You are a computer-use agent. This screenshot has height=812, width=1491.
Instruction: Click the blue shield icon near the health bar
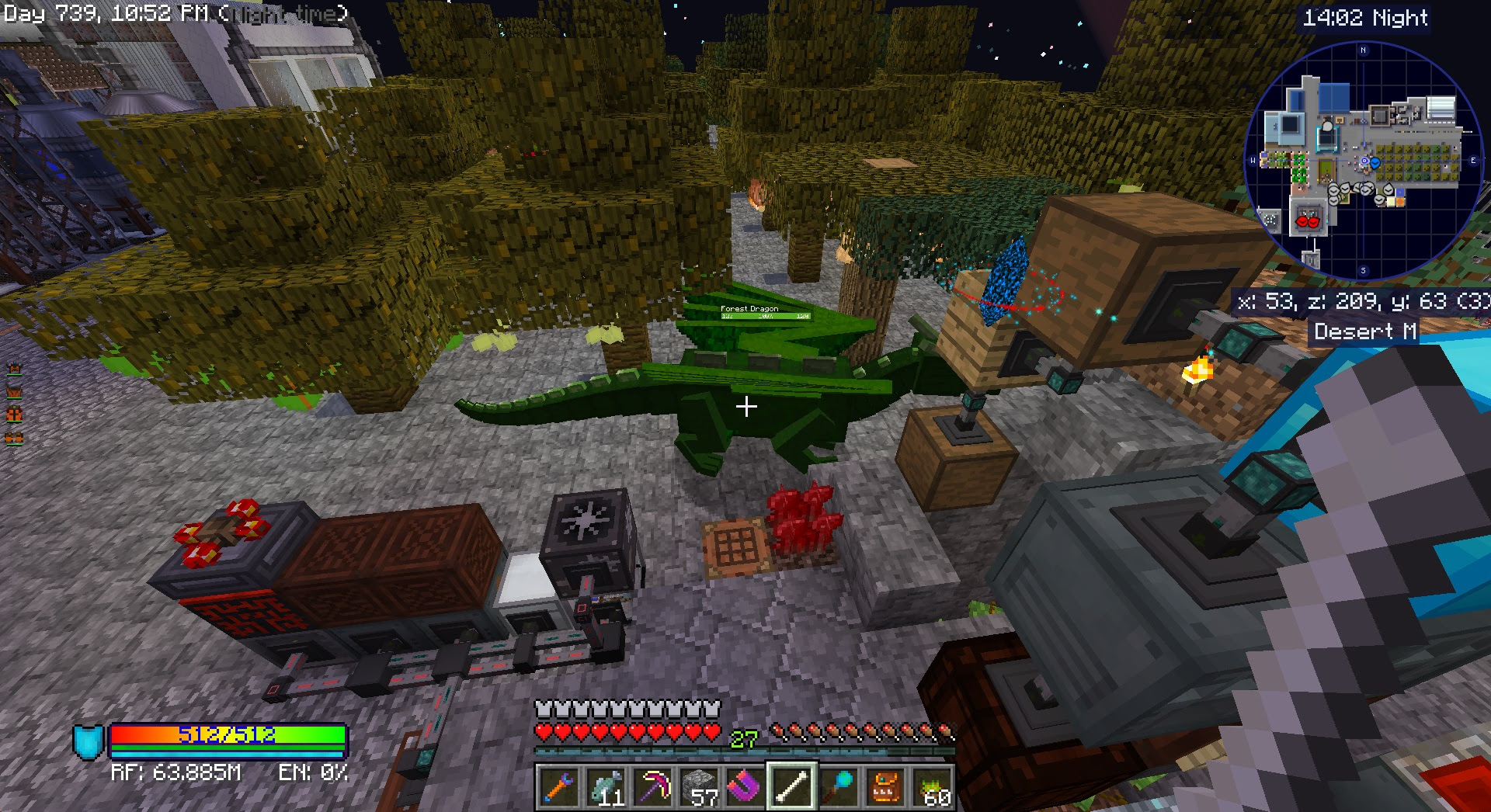(88, 740)
